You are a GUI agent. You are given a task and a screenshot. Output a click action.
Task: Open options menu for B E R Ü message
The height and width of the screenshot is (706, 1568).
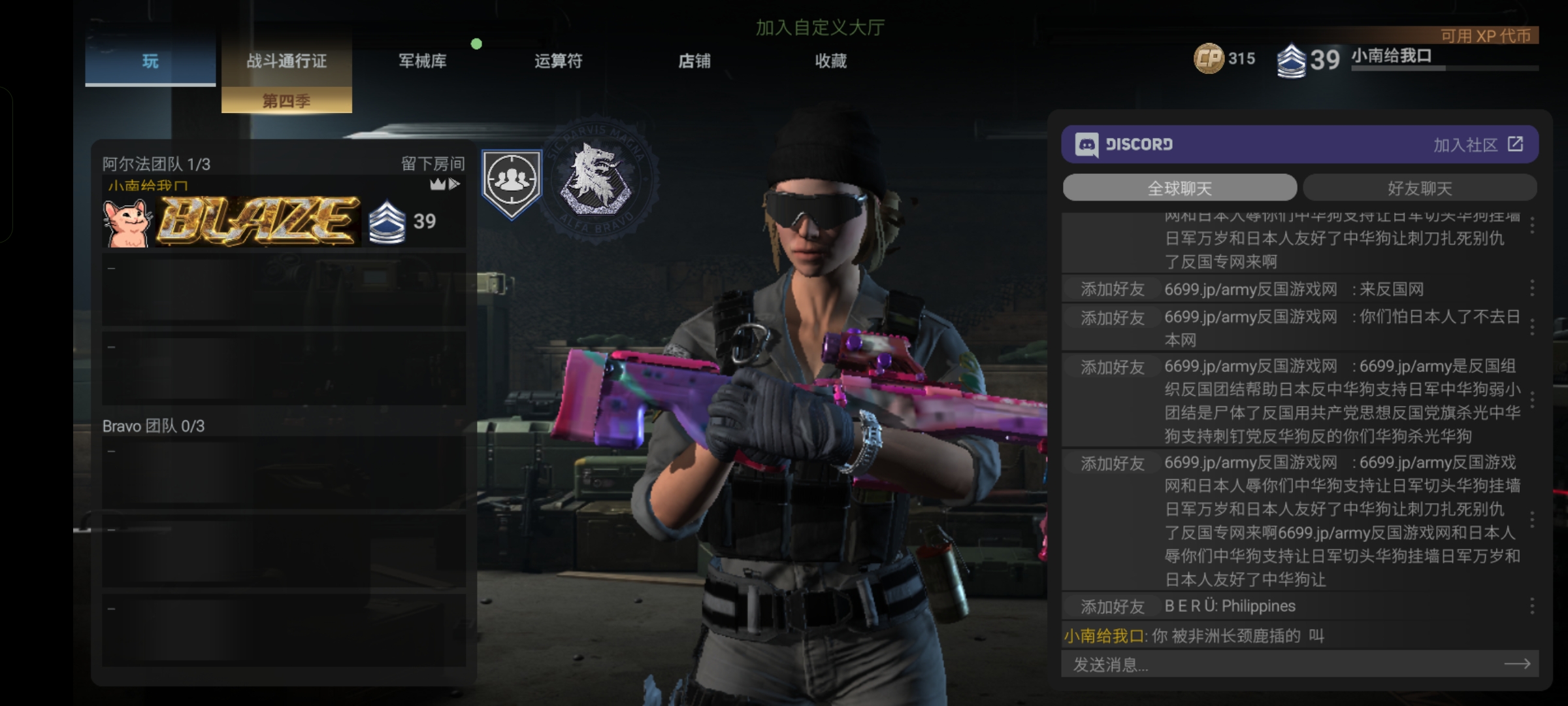tap(1532, 607)
